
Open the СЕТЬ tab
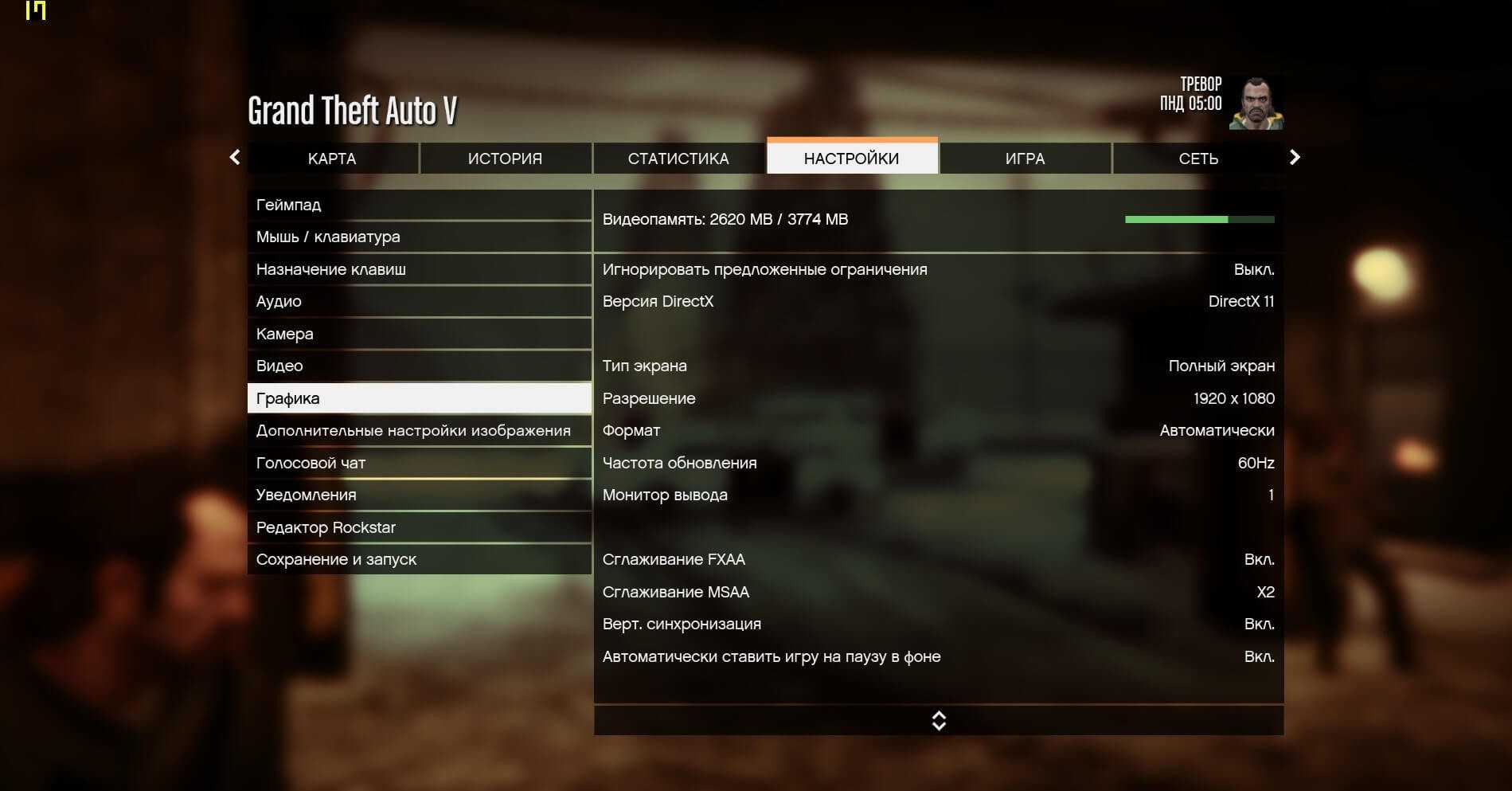click(x=1198, y=159)
